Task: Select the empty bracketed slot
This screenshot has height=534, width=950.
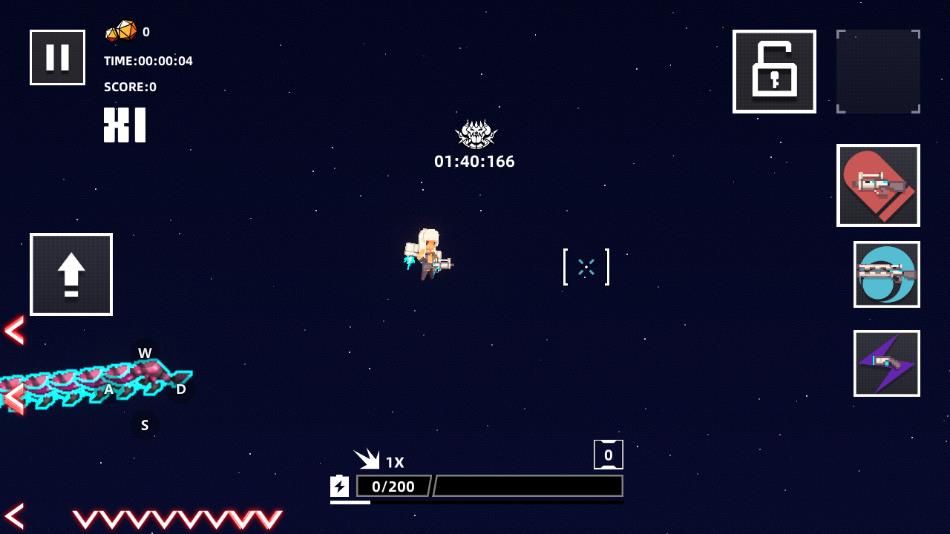Action: 878,71
